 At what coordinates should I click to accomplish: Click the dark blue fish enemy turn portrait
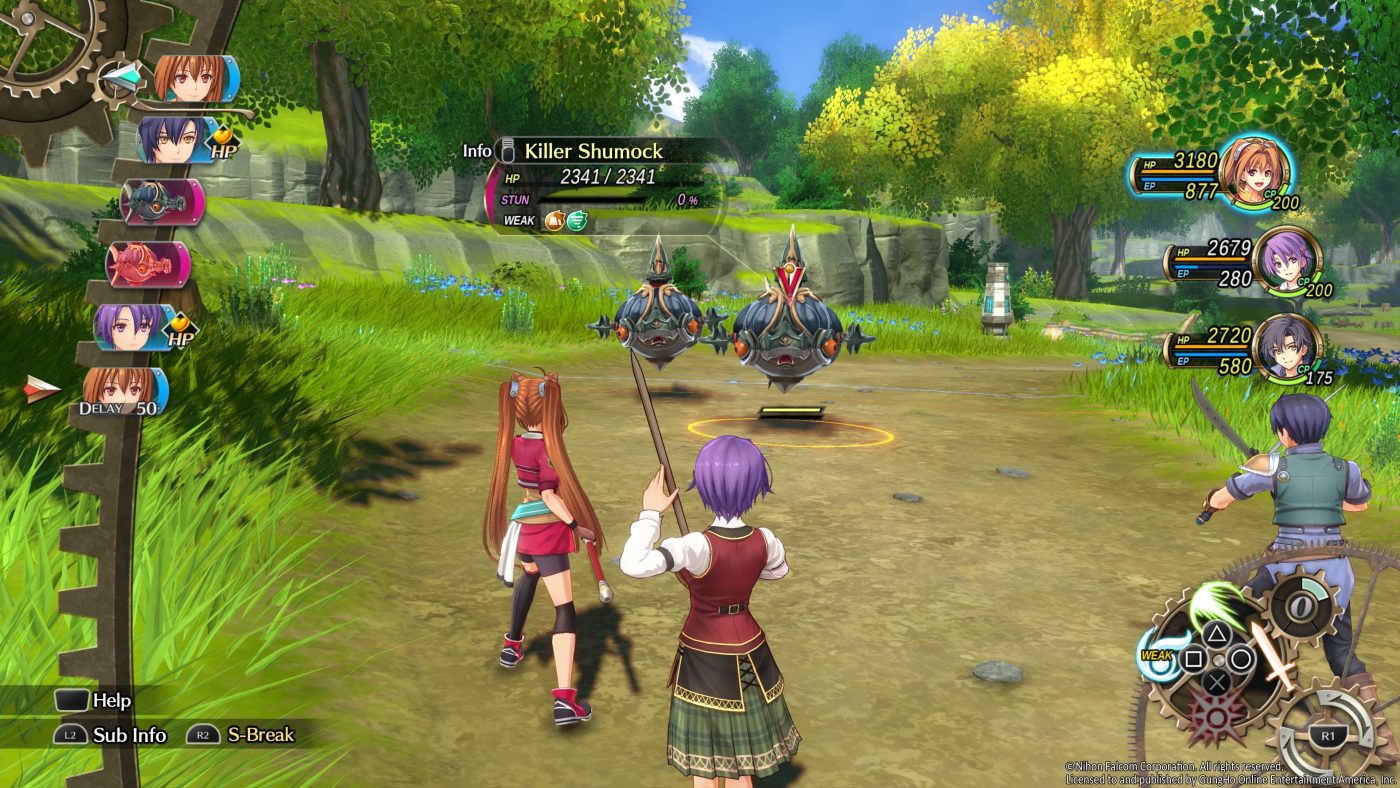point(160,202)
